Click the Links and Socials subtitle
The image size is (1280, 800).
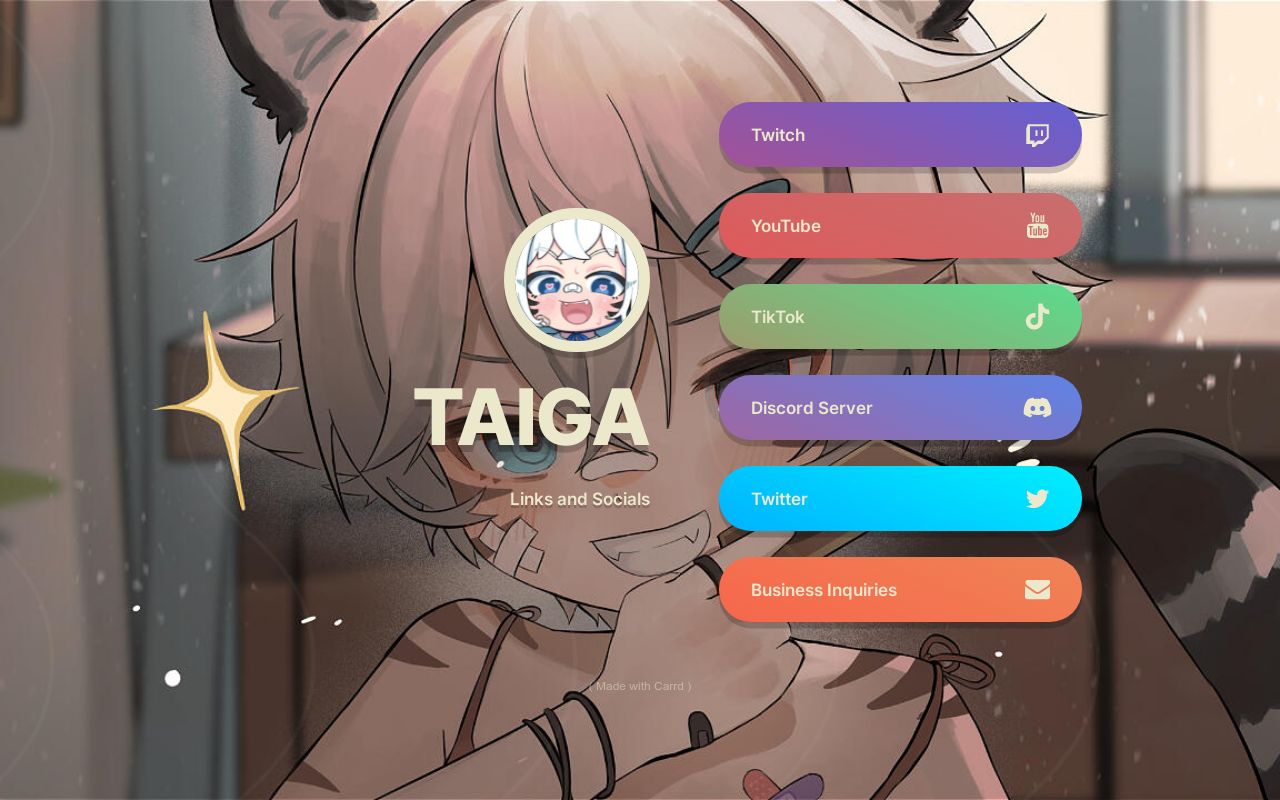coord(580,499)
